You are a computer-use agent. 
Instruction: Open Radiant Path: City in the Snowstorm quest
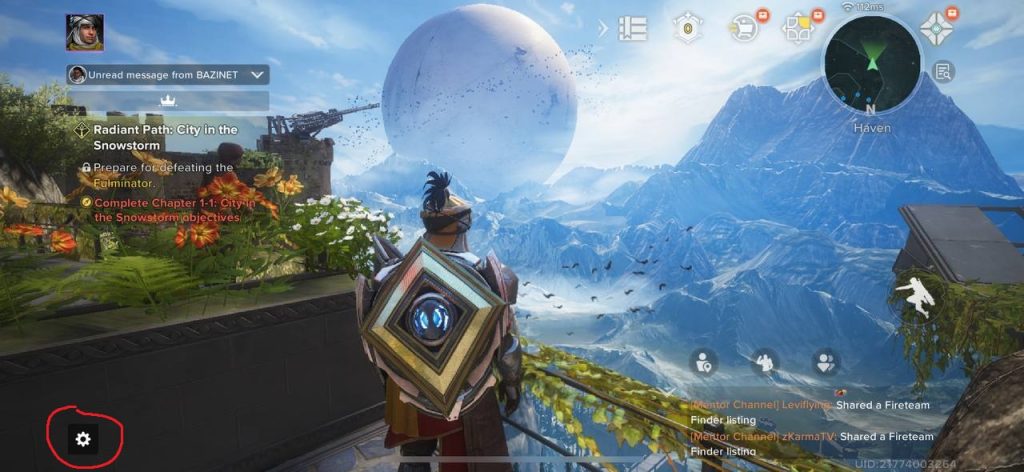coord(165,137)
